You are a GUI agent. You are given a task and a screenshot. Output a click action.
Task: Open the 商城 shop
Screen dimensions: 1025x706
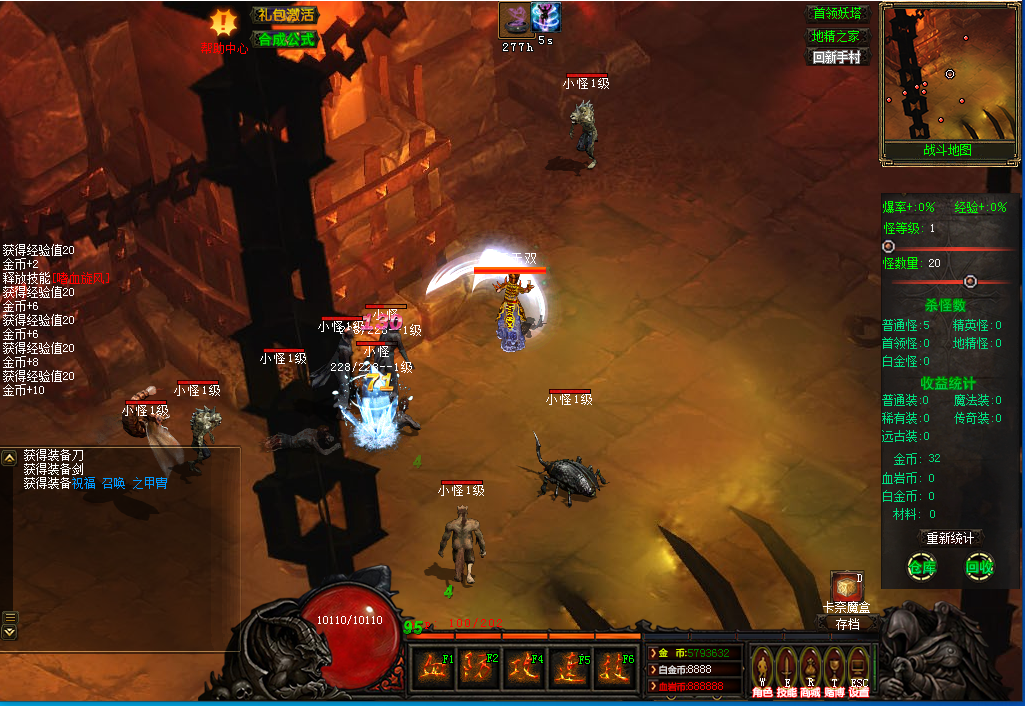(810, 670)
